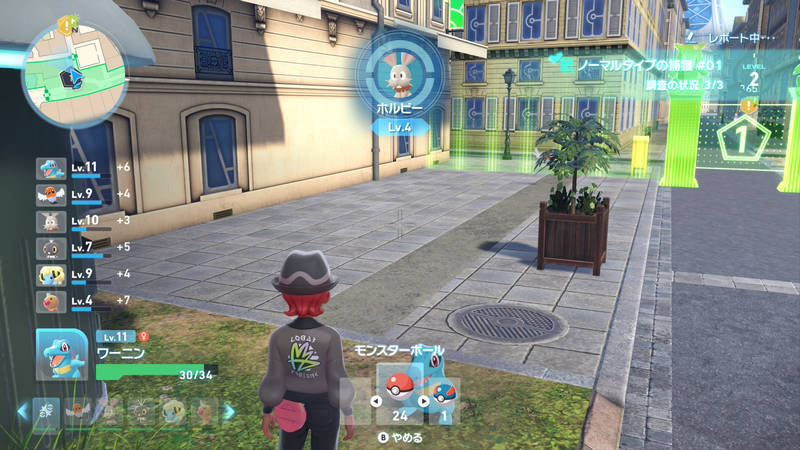Cycle ball selection with the left arrow
800x450 pixels.
375,402
